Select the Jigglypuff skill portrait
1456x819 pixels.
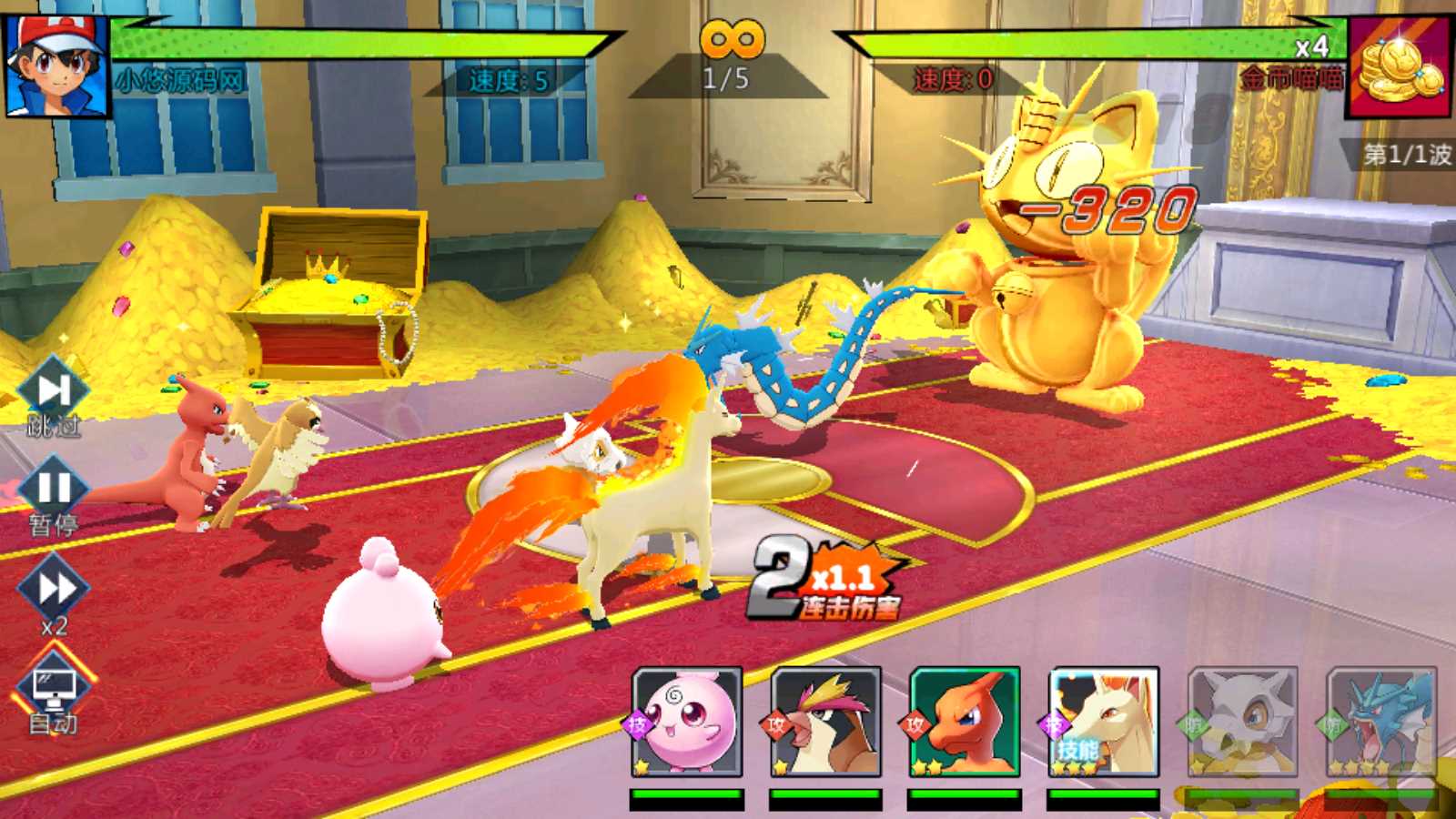pyautogui.click(x=687, y=722)
